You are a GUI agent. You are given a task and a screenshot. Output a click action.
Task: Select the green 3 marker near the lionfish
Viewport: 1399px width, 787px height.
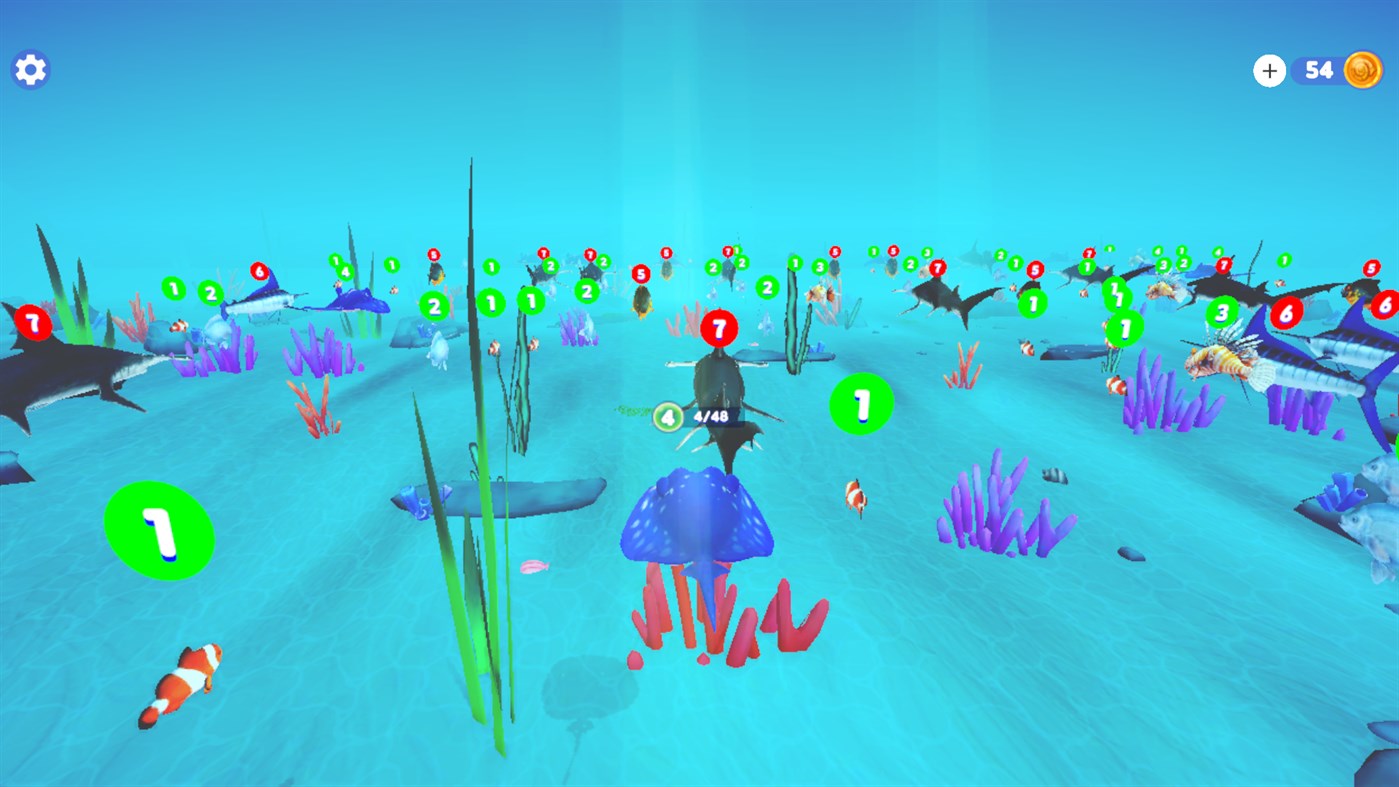[1221, 311]
